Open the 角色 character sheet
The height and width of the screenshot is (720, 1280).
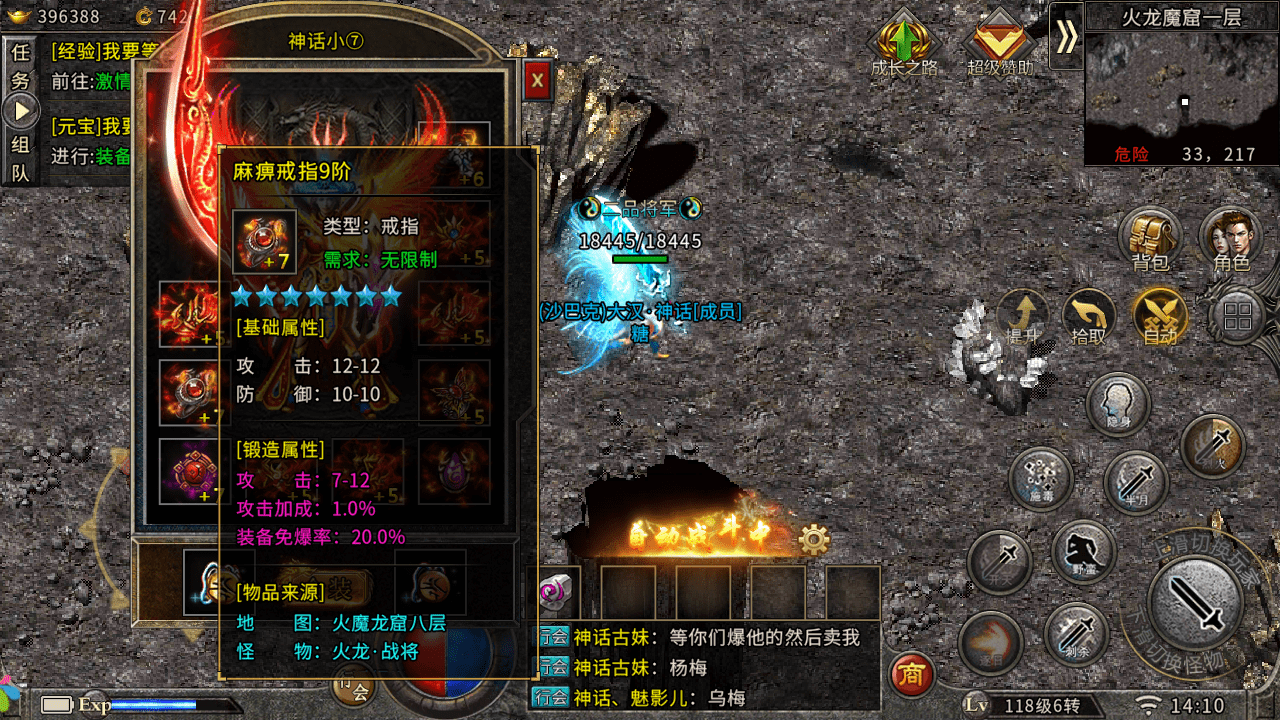pos(1231,240)
